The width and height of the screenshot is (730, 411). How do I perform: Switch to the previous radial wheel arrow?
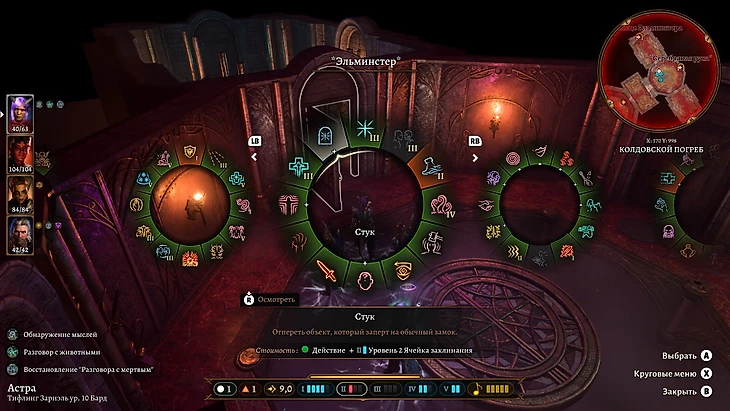(x=254, y=156)
